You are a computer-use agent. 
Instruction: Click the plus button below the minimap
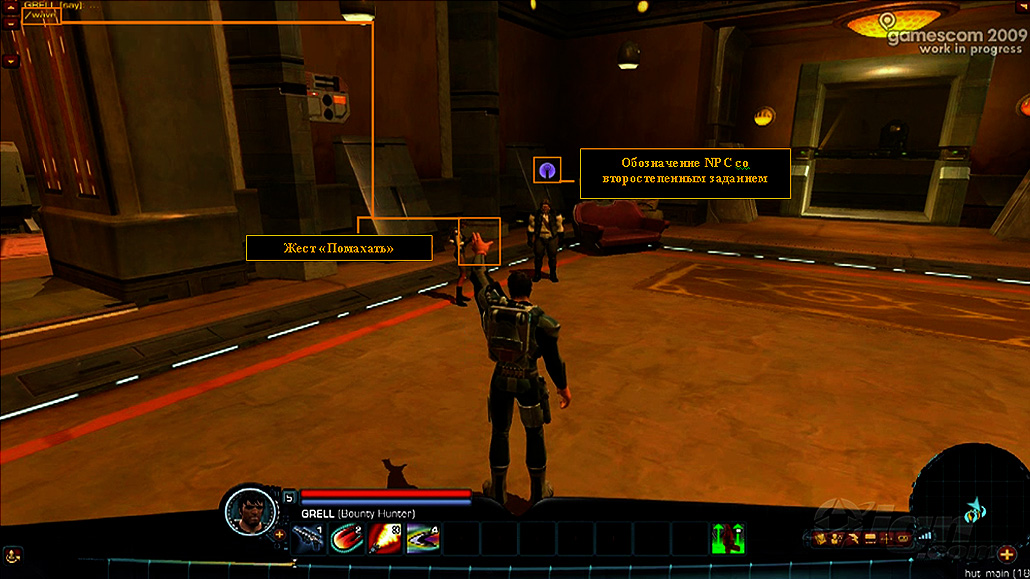point(1006,554)
